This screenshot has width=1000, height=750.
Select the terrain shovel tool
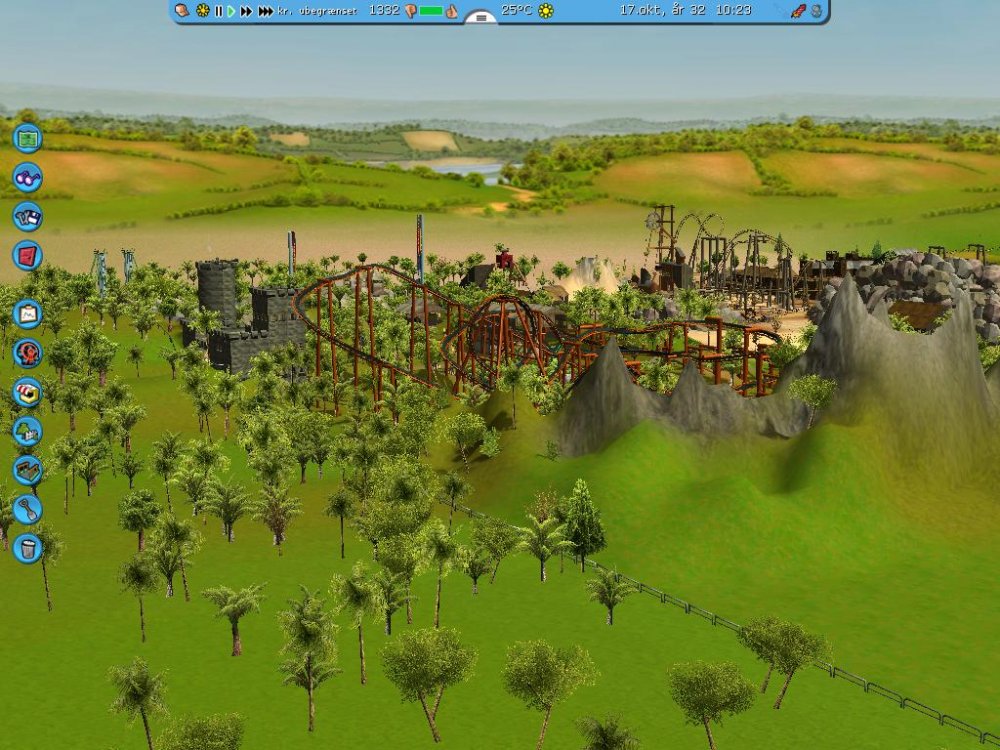(x=27, y=509)
